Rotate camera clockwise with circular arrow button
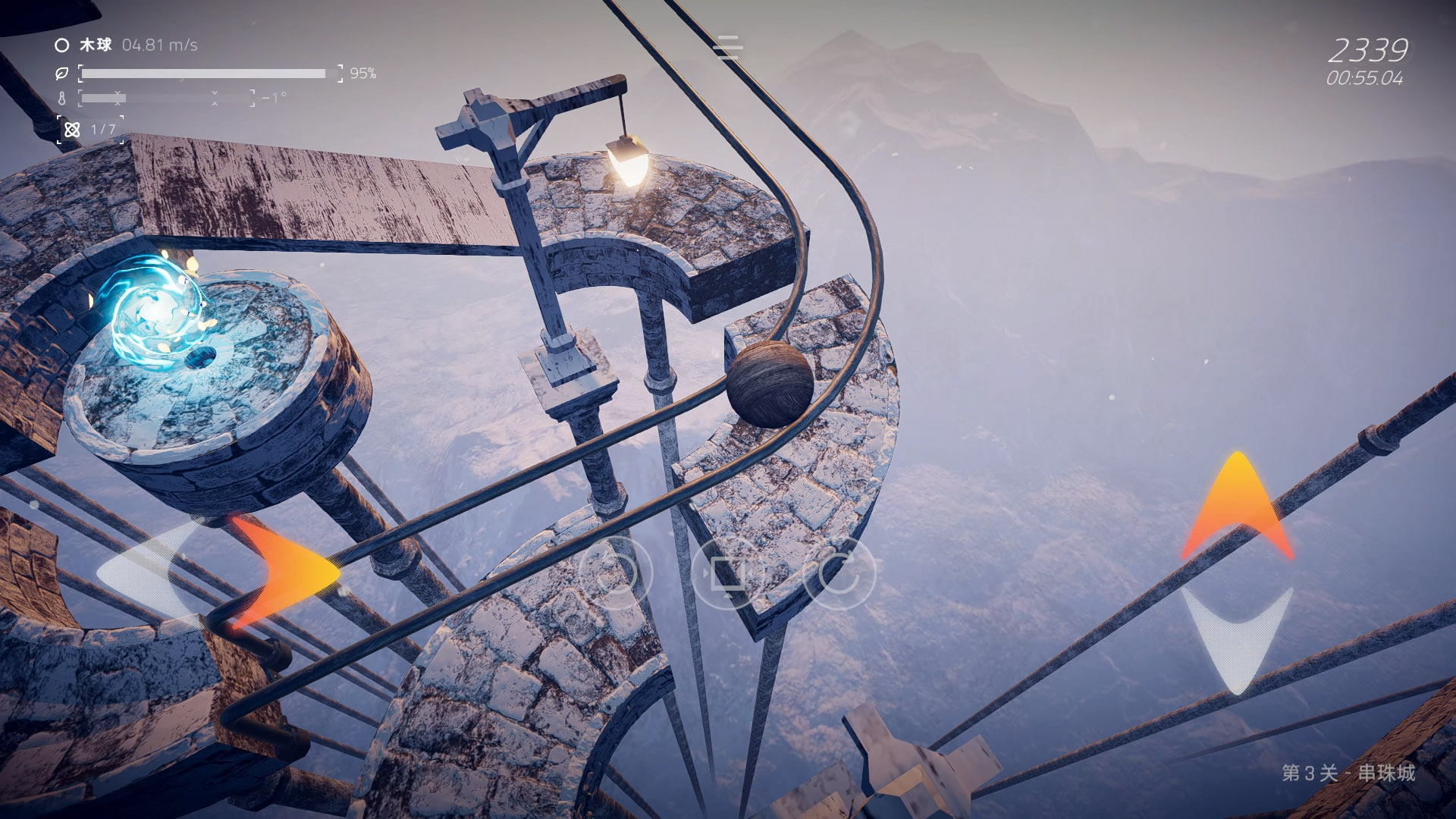Image resolution: width=1456 pixels, height=819 pixels. coord(839,573)
